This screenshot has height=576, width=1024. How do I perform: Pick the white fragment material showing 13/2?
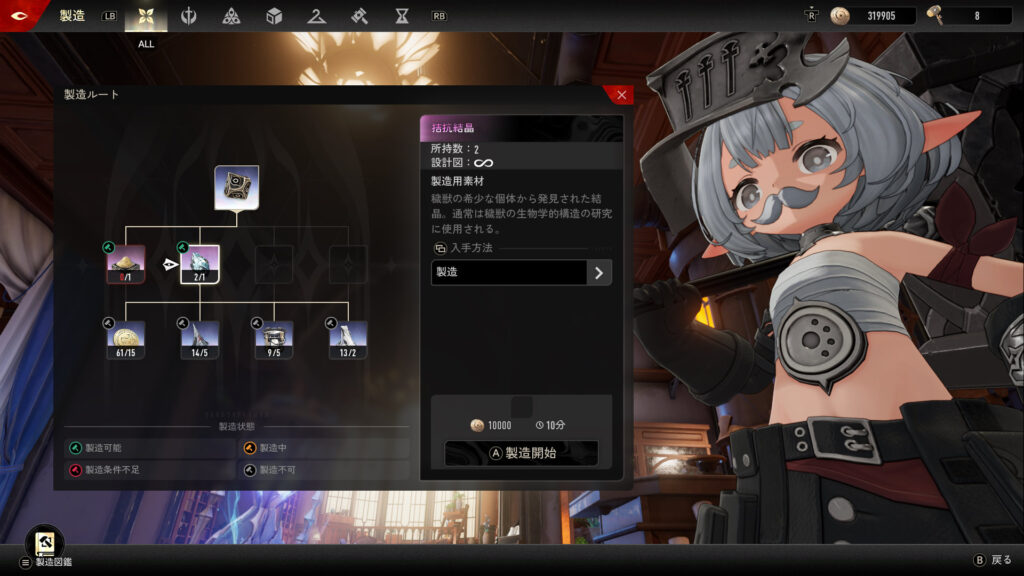tap(347, 340)
